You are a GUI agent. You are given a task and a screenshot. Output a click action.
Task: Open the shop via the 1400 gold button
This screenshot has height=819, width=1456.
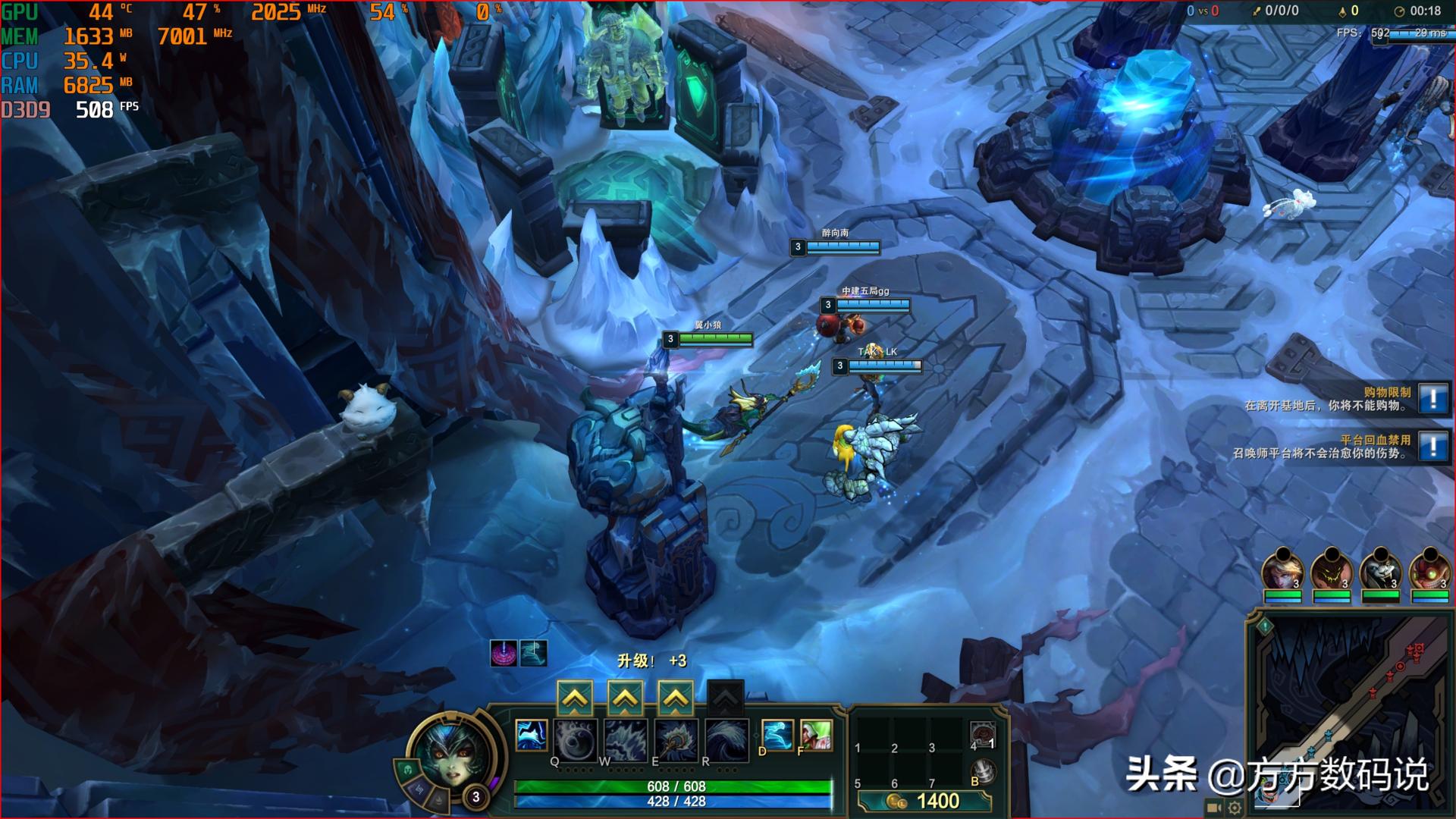[x=925, y=801]
